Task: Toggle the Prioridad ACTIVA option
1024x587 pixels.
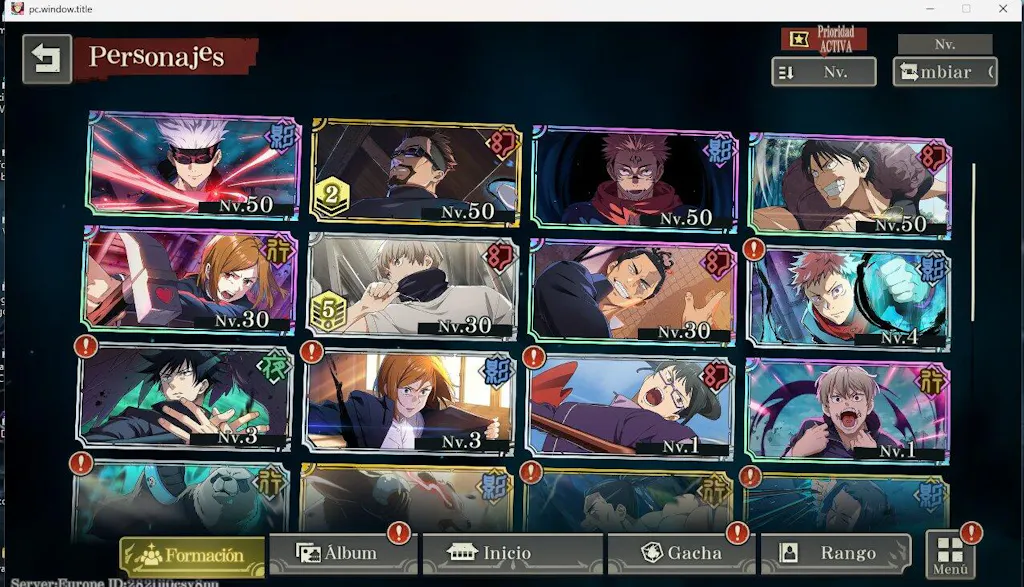Action: [x=823, y=40]
